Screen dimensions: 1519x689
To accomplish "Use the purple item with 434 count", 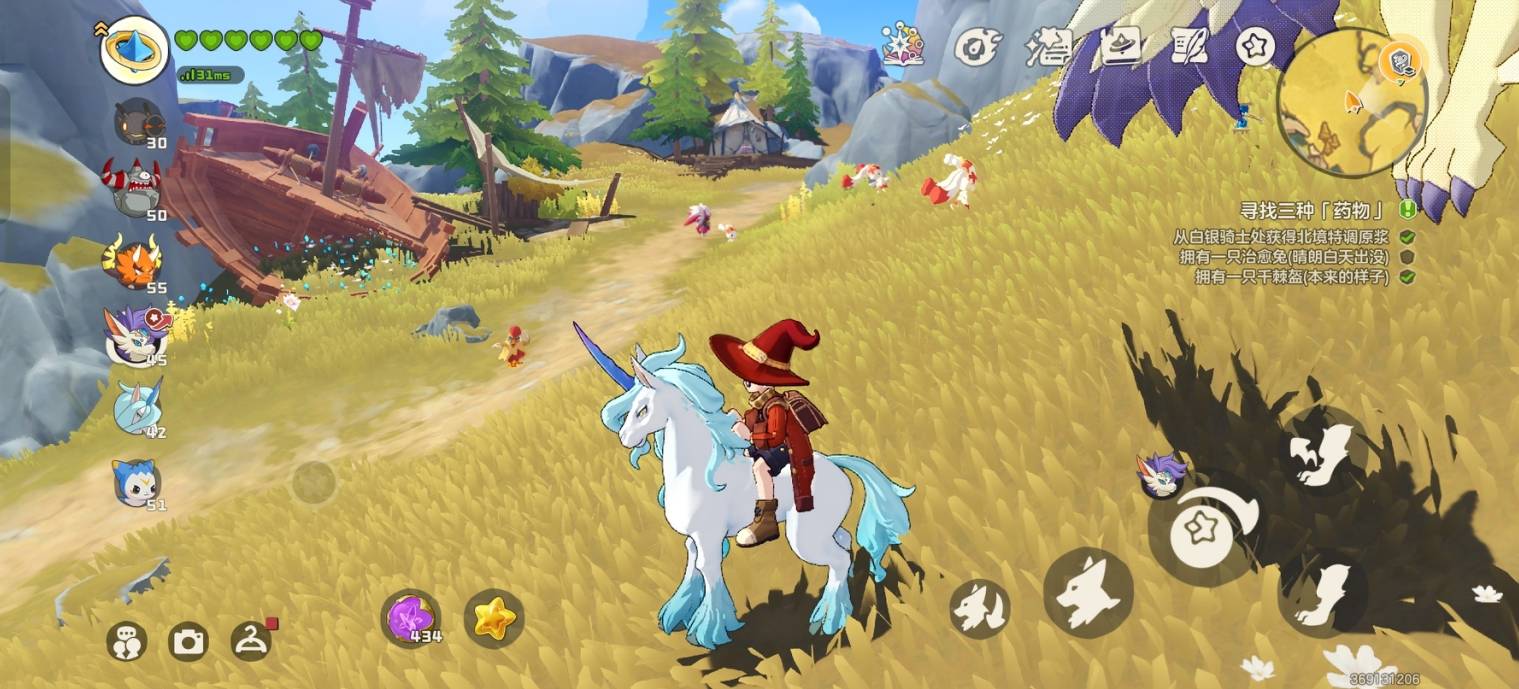I will pyautogui.click(x=410, y=617).
